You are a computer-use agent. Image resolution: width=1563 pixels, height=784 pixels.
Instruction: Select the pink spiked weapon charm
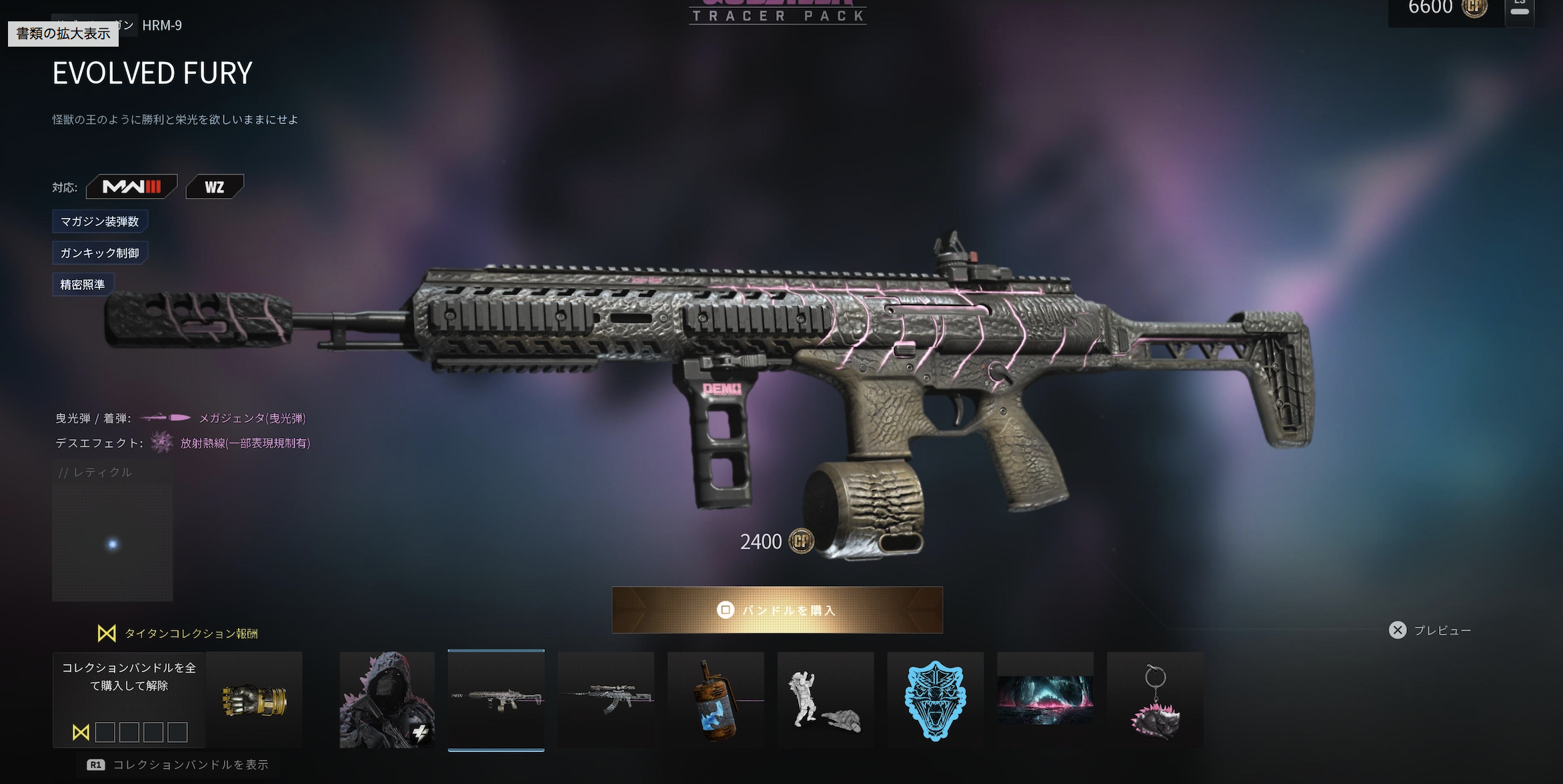[1155, 700]
